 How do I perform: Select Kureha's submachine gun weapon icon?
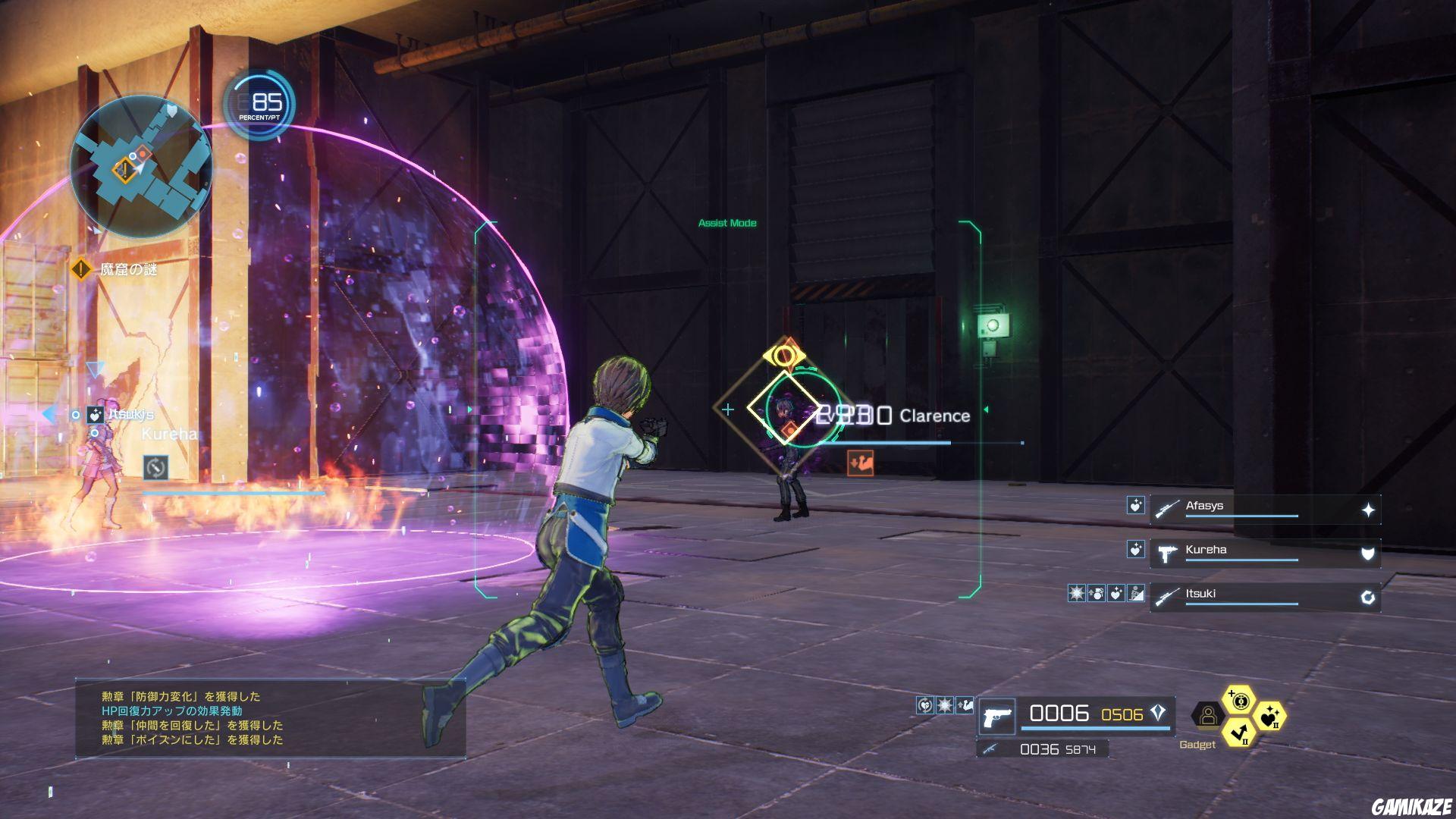(x=1166, y=554)
